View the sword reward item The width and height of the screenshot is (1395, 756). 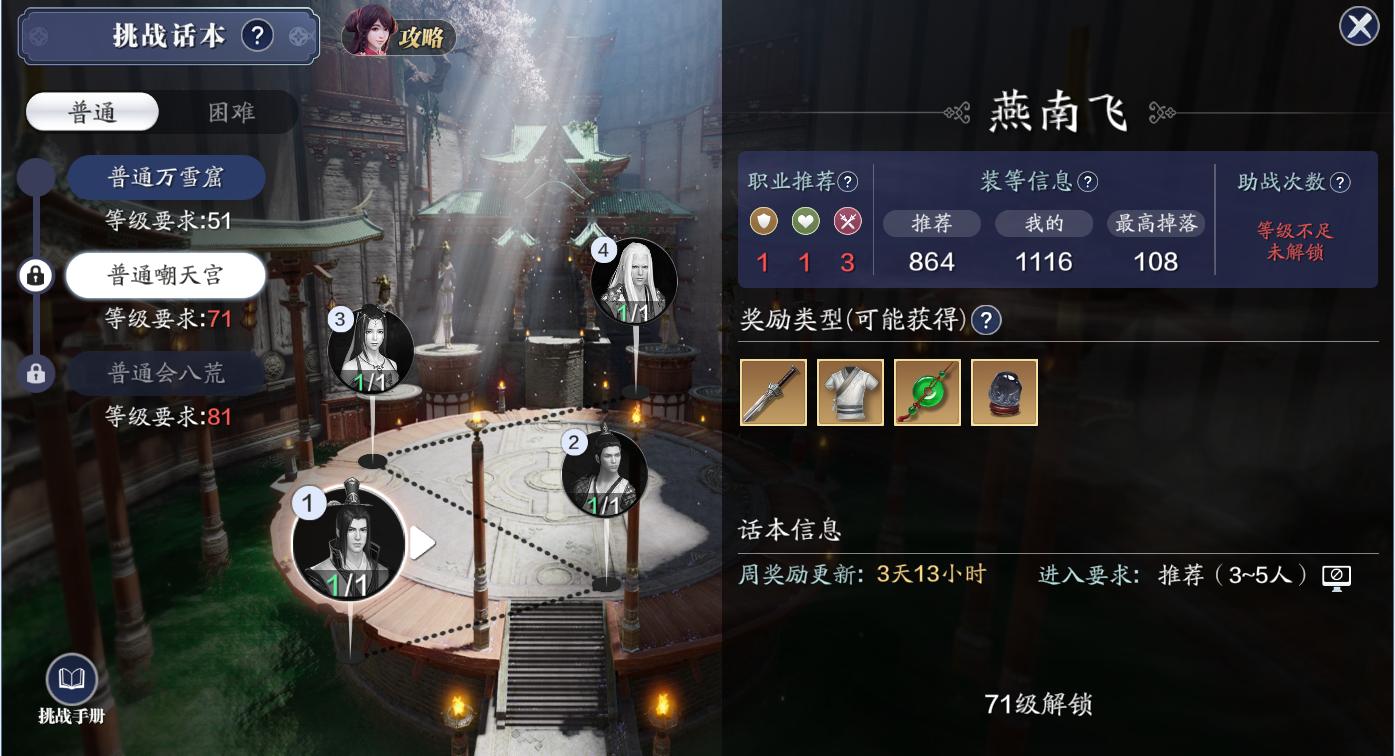[x=772, y=391]
